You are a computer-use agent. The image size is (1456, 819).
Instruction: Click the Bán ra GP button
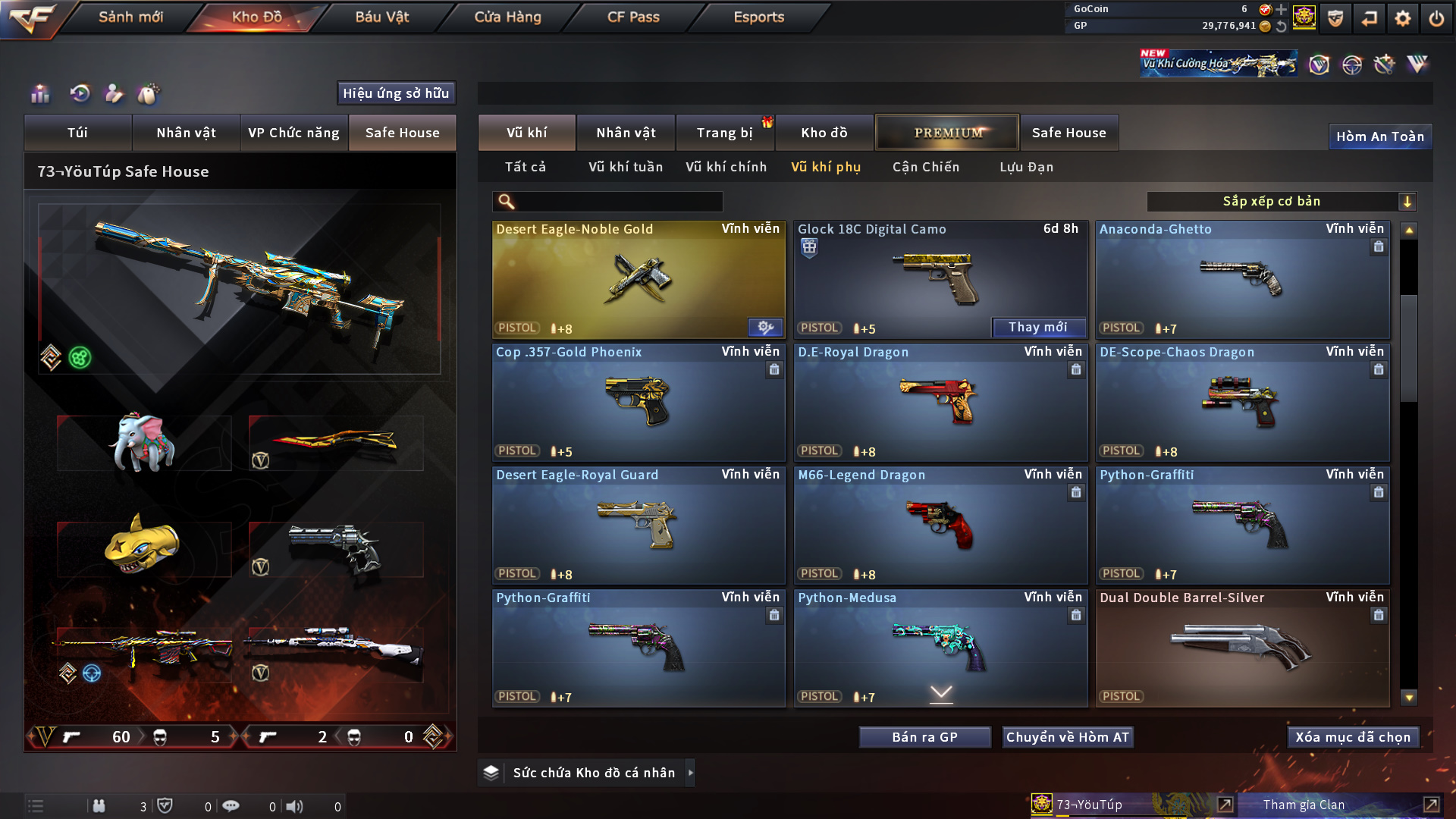click(924, 737)
